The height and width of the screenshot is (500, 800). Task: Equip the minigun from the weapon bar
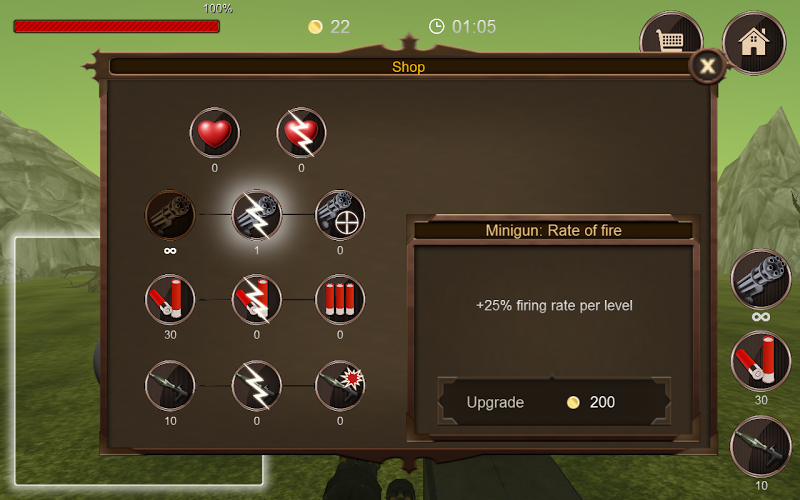pos(761,280)
